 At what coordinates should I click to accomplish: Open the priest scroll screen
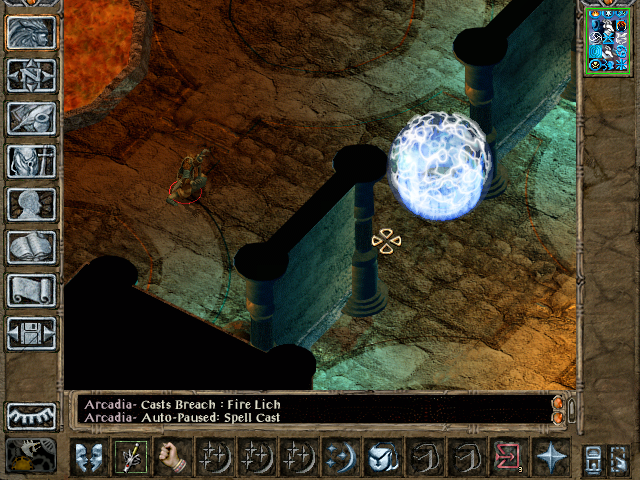coord(31,290)
